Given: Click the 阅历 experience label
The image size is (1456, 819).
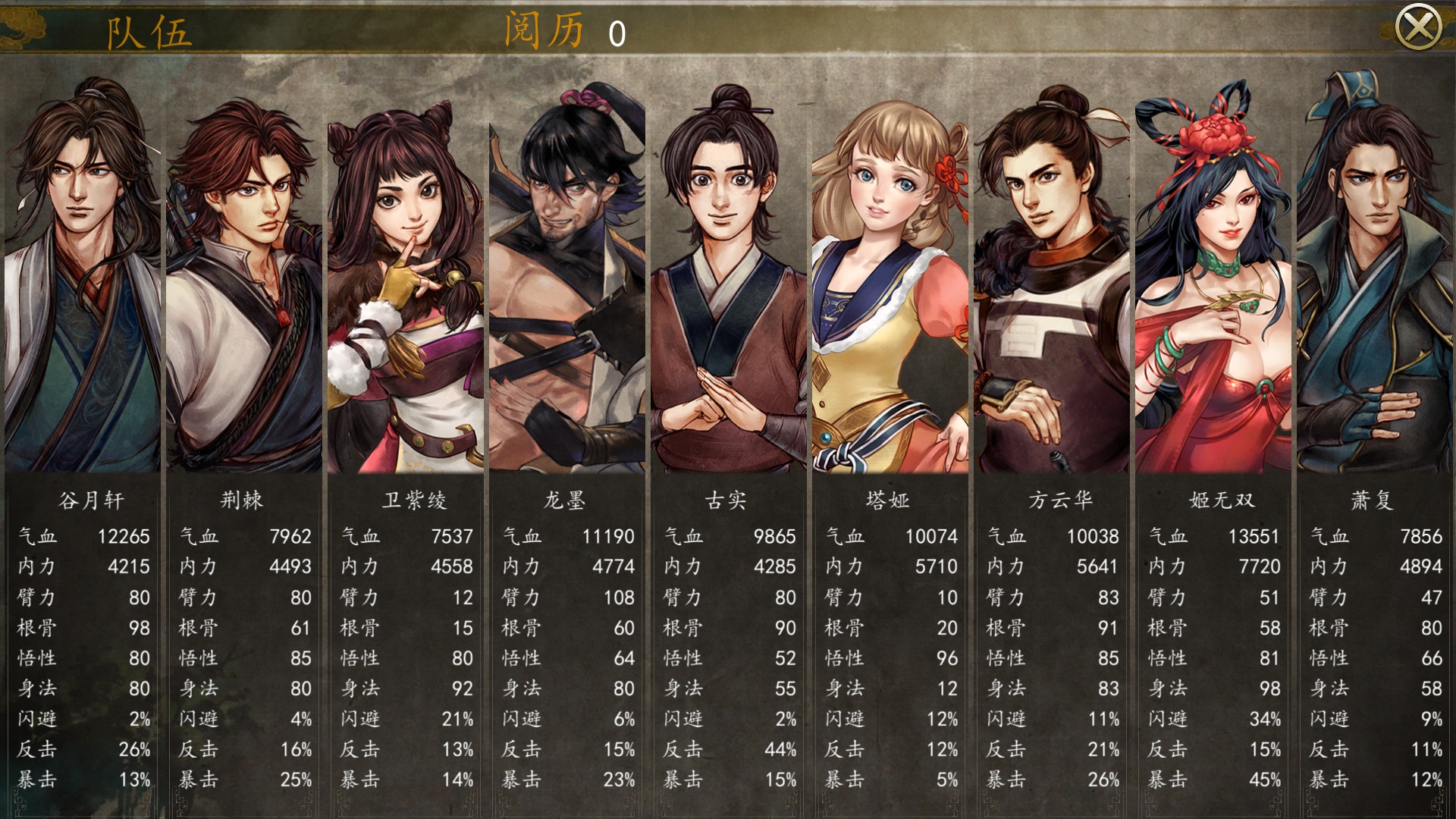Looking at the screenshot, I should [x=544, y=30].
